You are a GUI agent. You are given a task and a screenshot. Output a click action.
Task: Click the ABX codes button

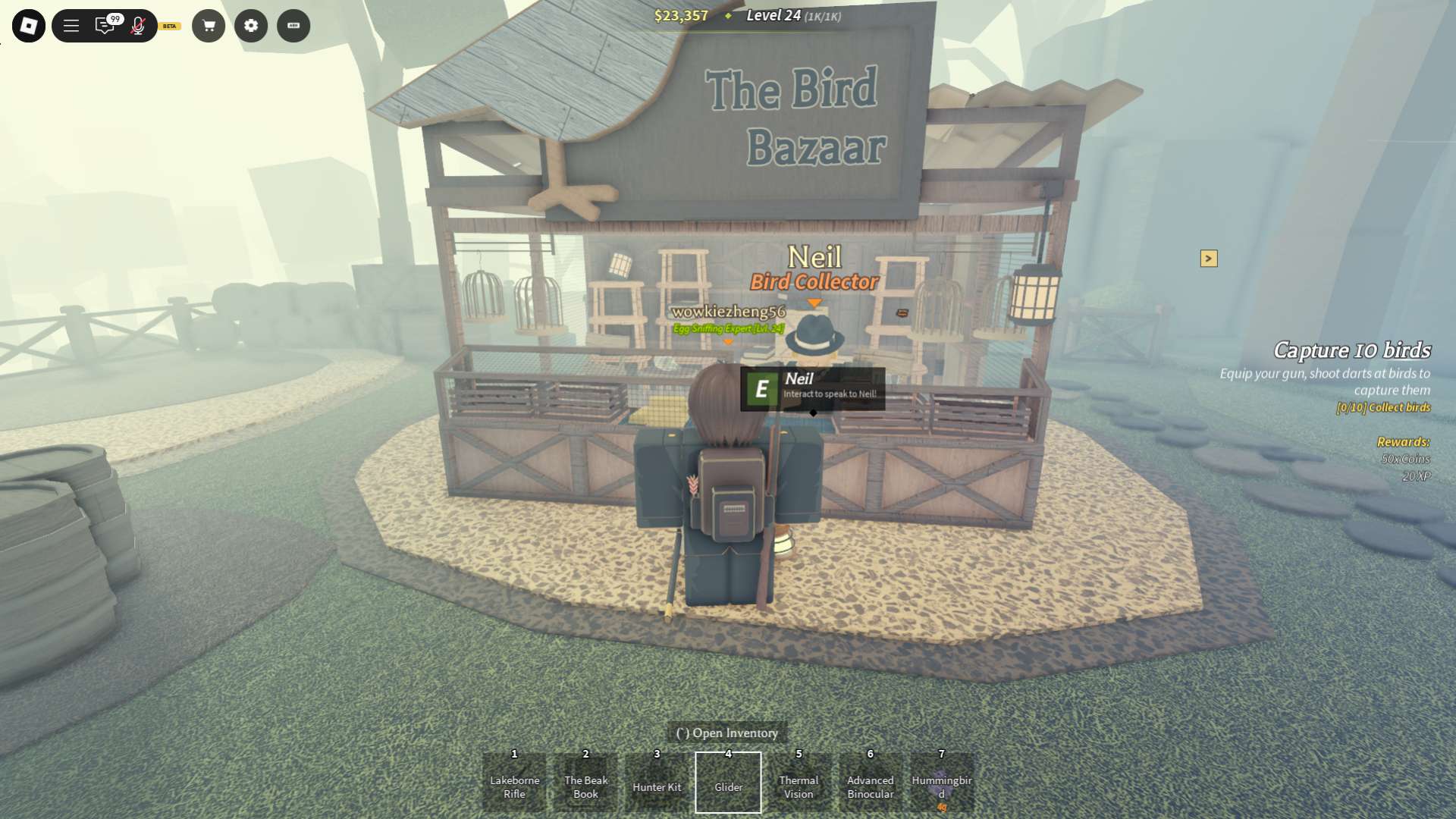pos(293,25)
